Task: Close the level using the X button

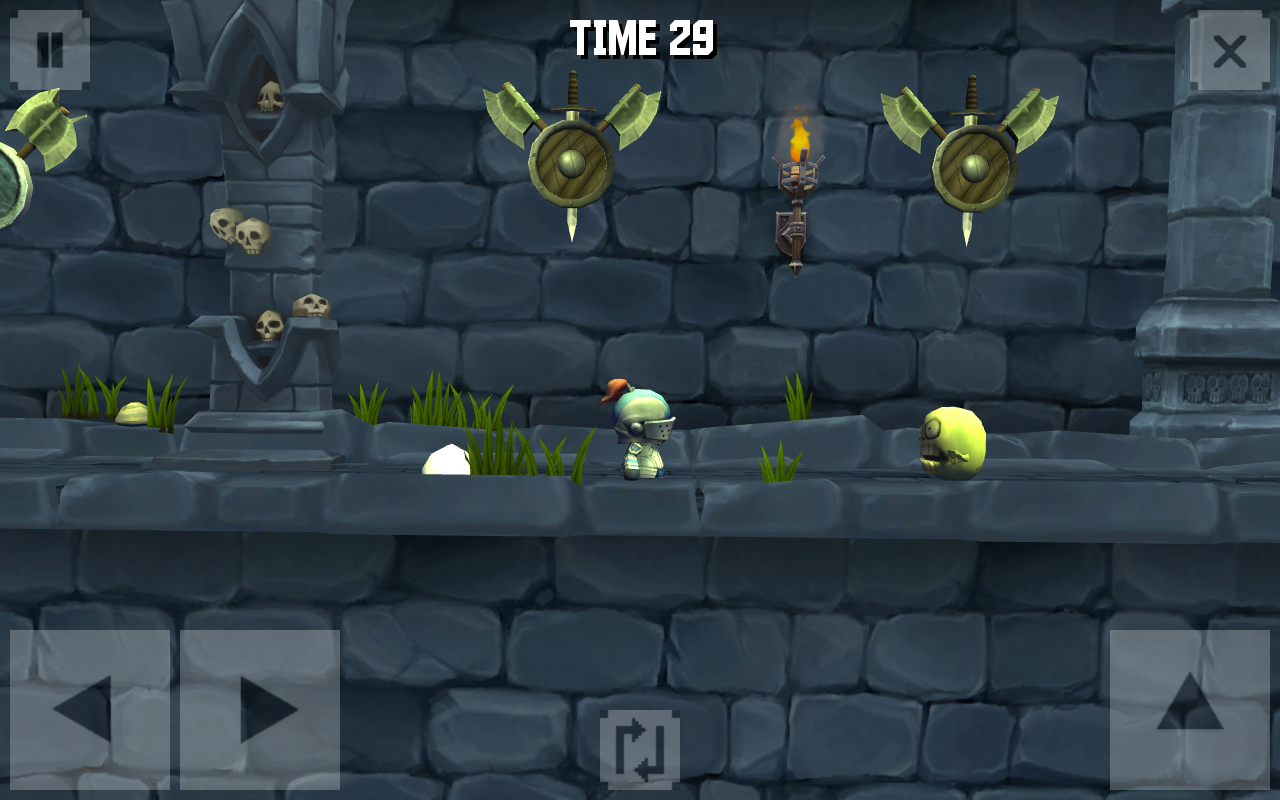Action: point(1229,50)
